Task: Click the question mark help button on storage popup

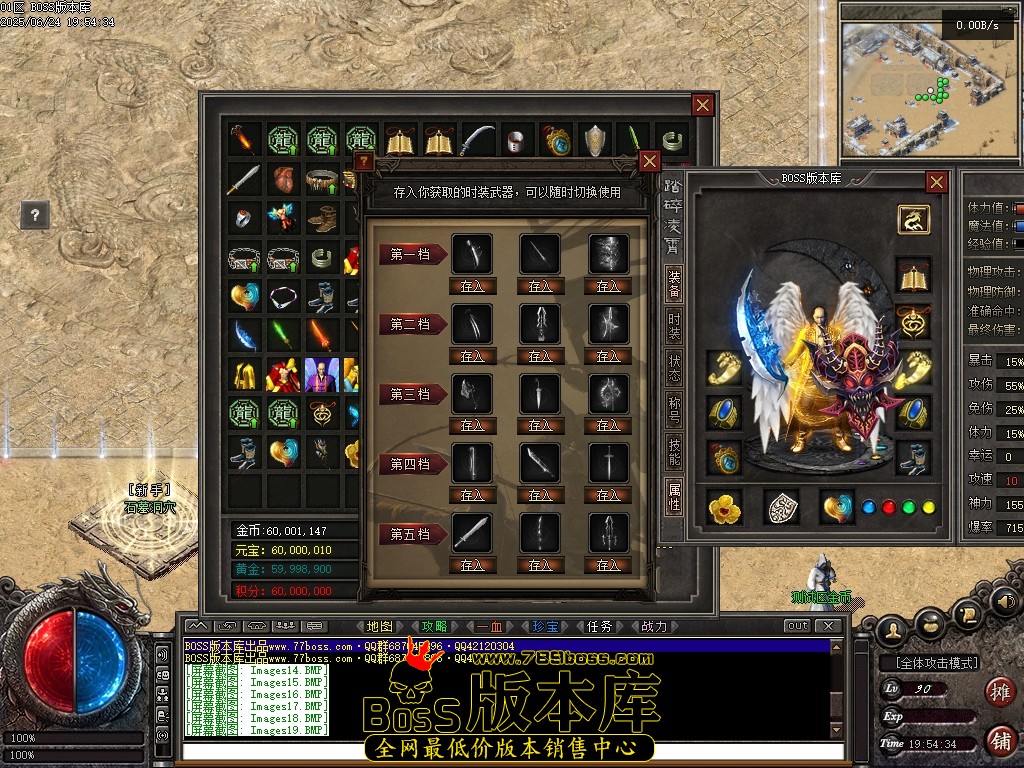Action: [x=364, y=161]
